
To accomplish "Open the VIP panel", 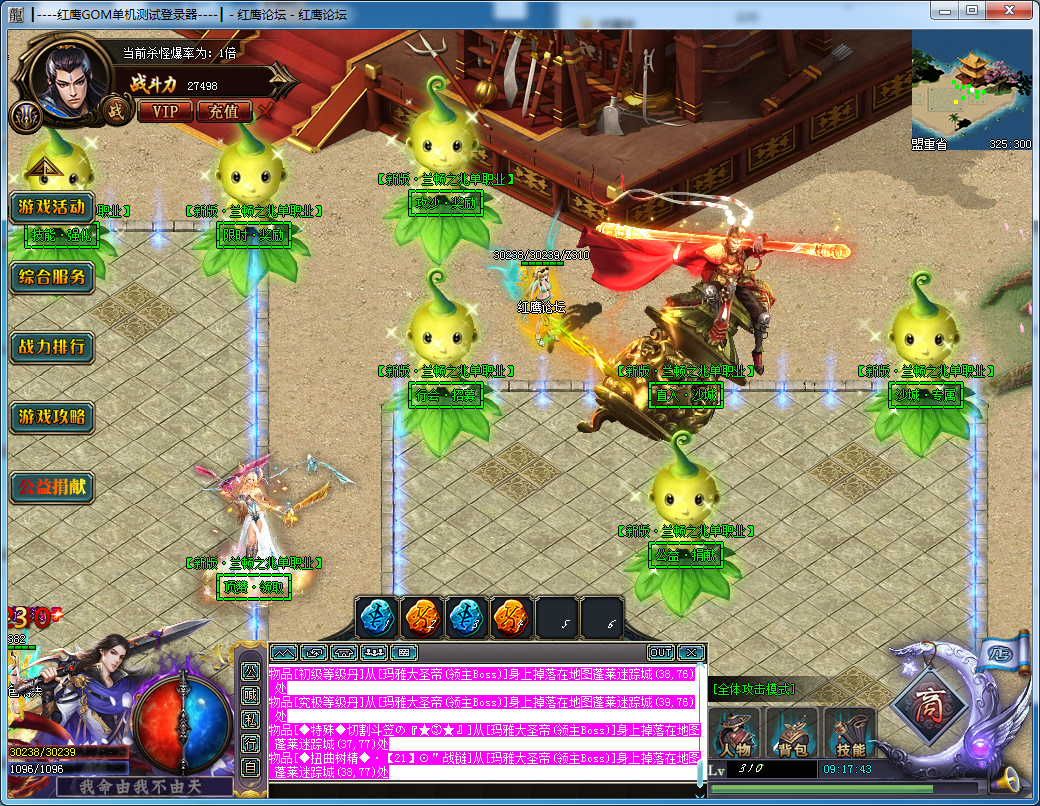I will pyautogui.click(x=166, y=111).
